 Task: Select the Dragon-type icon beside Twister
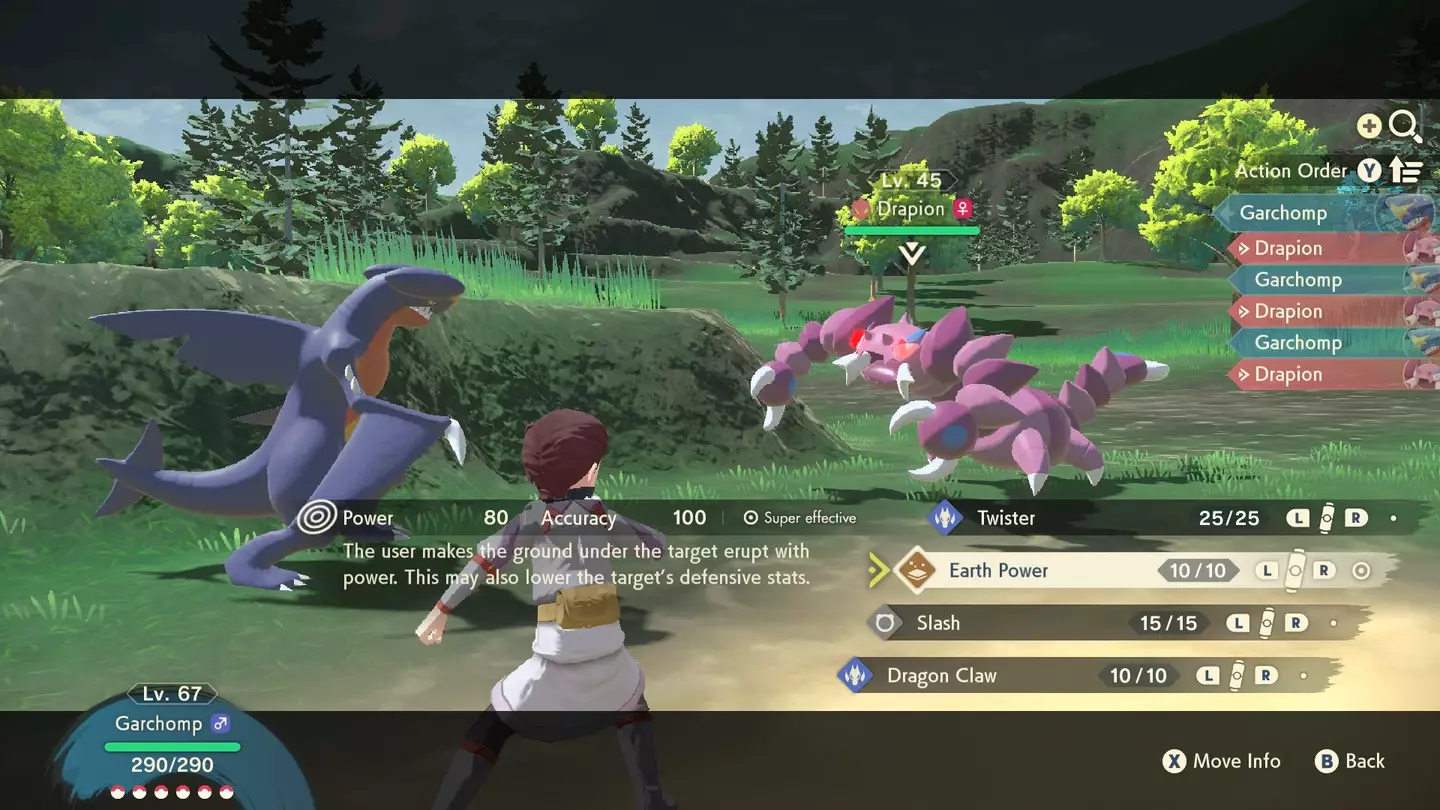[x=945, y=518]
